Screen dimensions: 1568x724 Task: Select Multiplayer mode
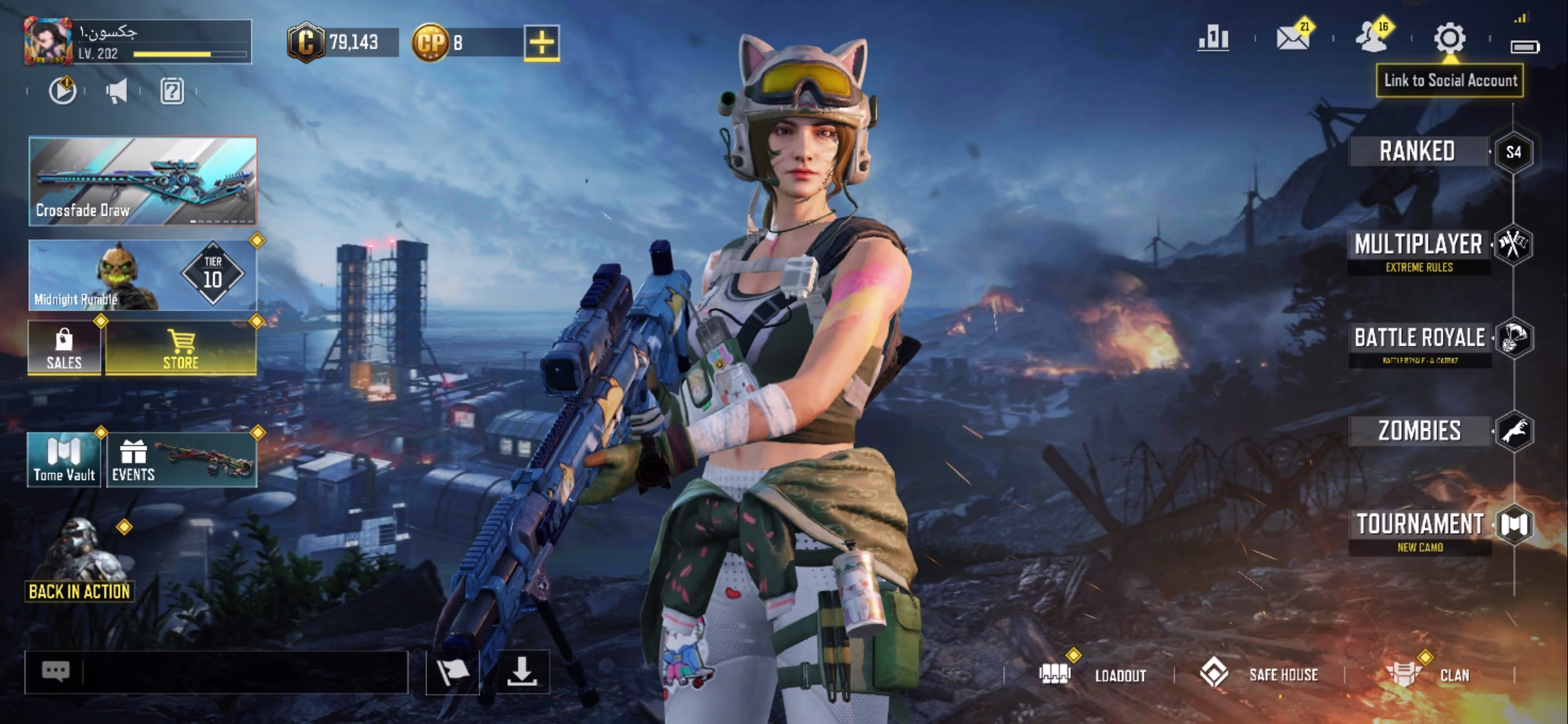(x=1419, y=245)
